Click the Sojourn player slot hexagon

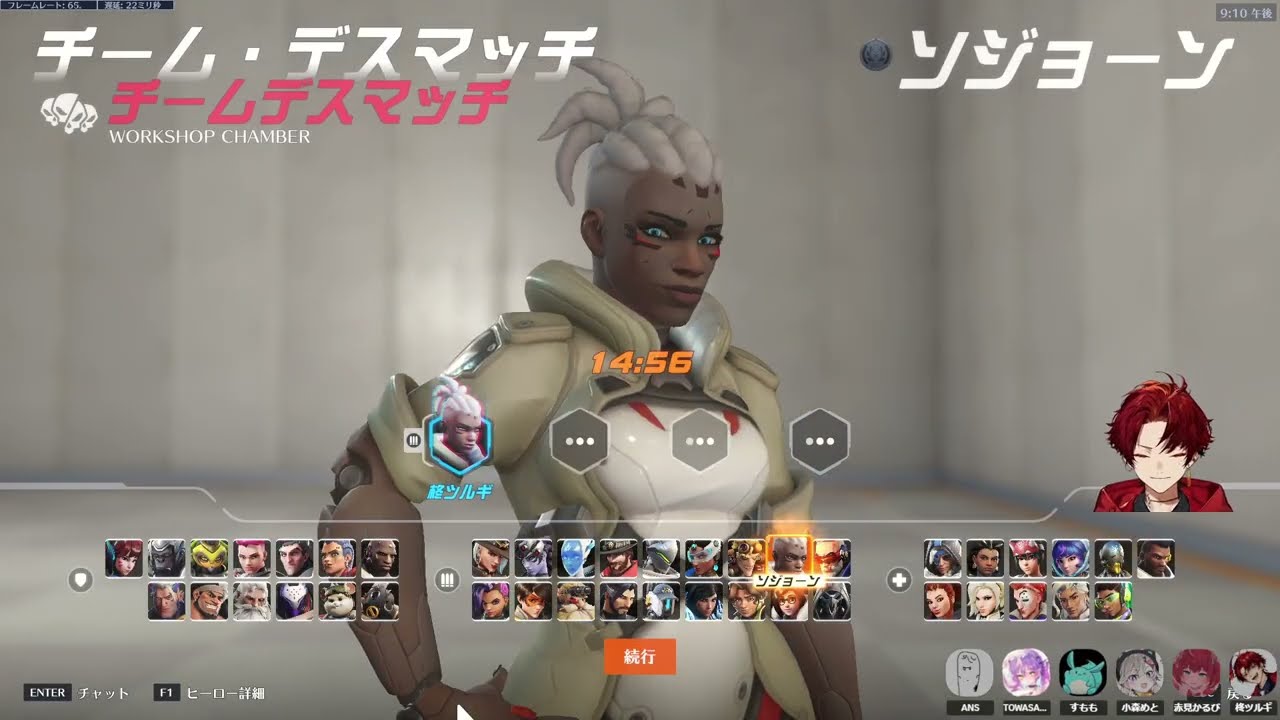point(458,441)
